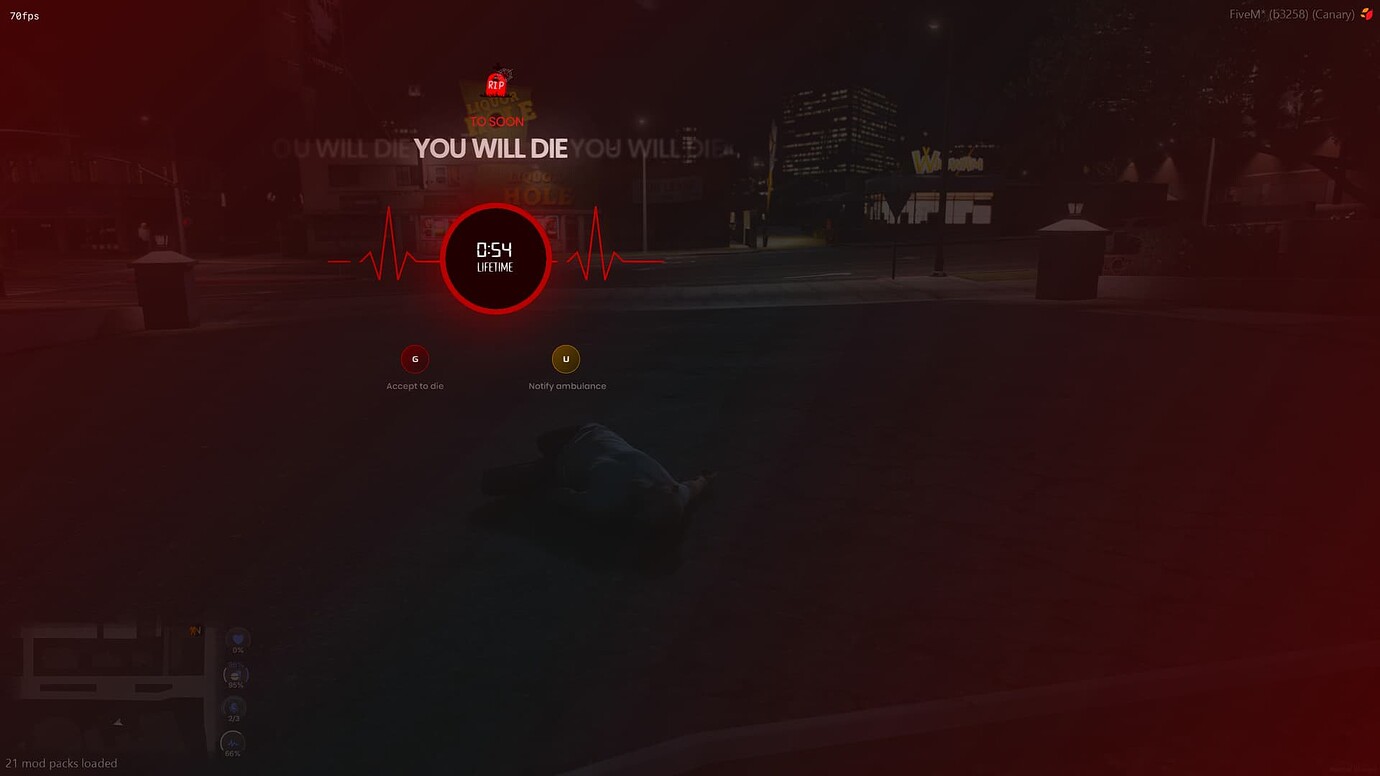Open the FiveM (b3258) Canary title menu
Viewport: 1380px width, 776px height.
coord(1290,14)
